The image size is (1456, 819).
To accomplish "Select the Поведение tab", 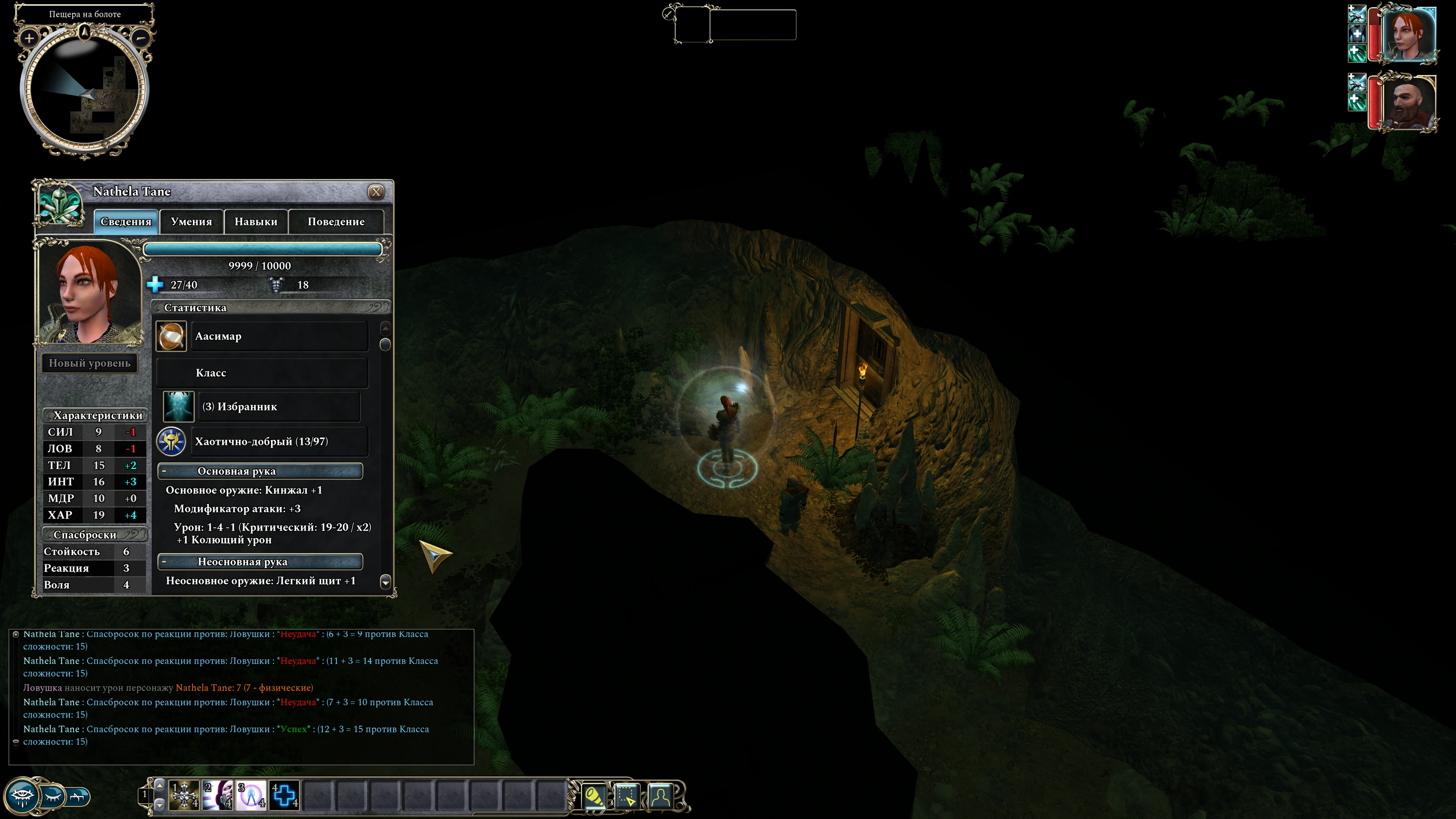I will click(x=336, y=222).
